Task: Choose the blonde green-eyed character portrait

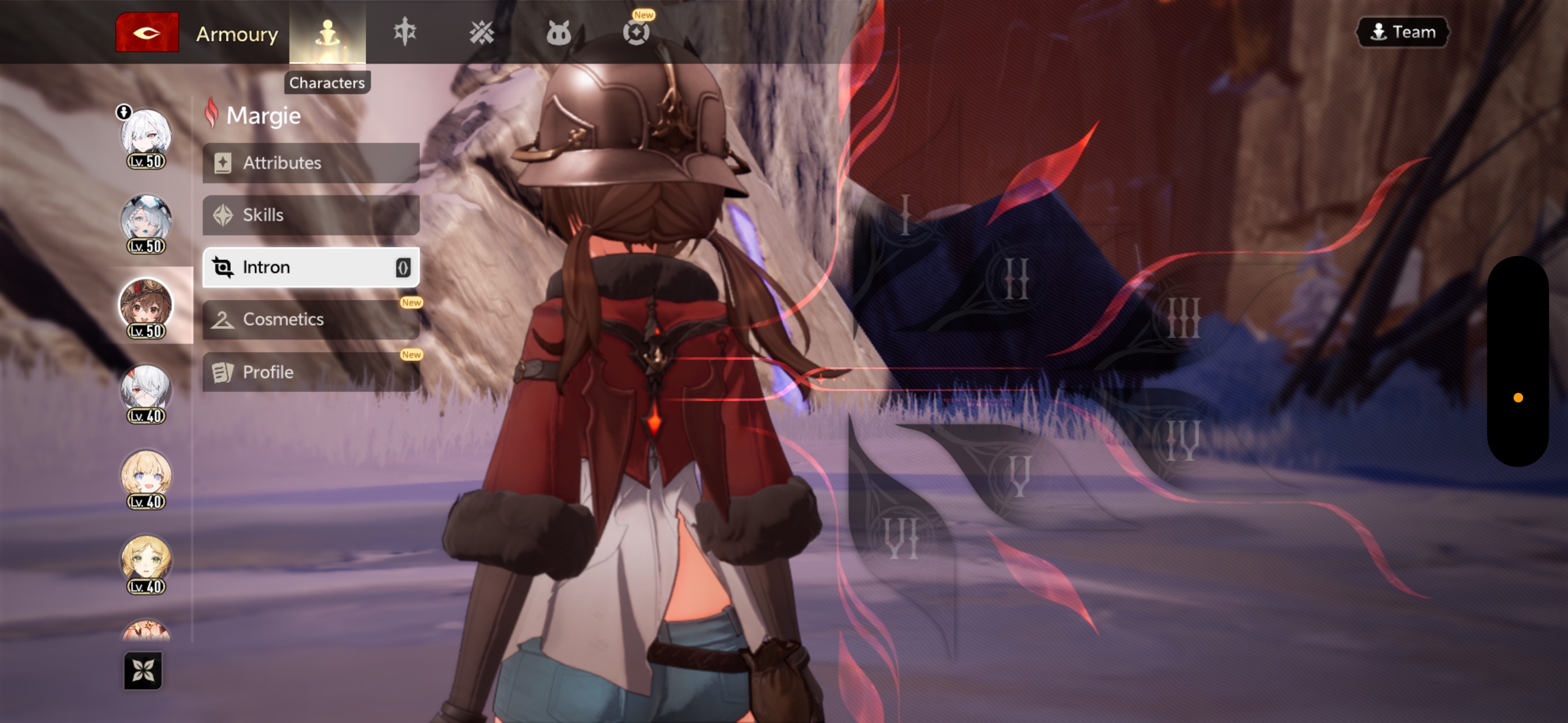Action: [x=146, y=561]
